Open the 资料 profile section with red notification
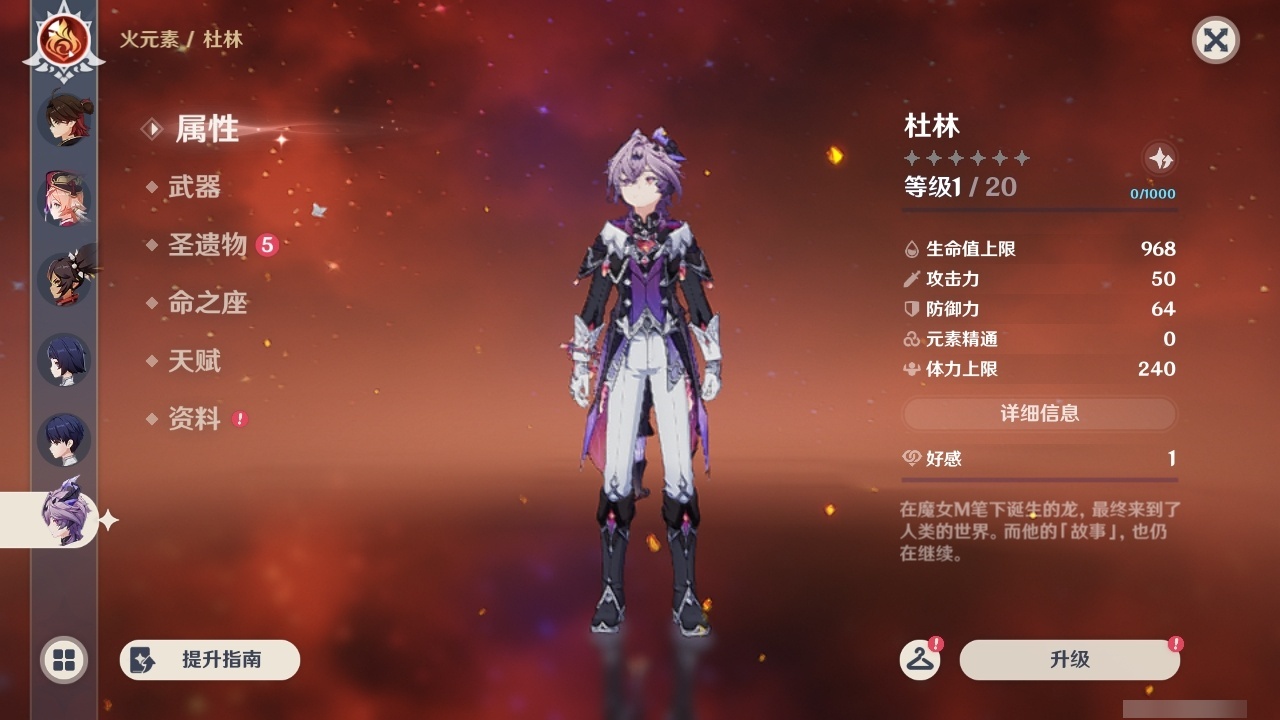Screen dimensions: 1280x720 pyautogui.click(x=196, y=420)
